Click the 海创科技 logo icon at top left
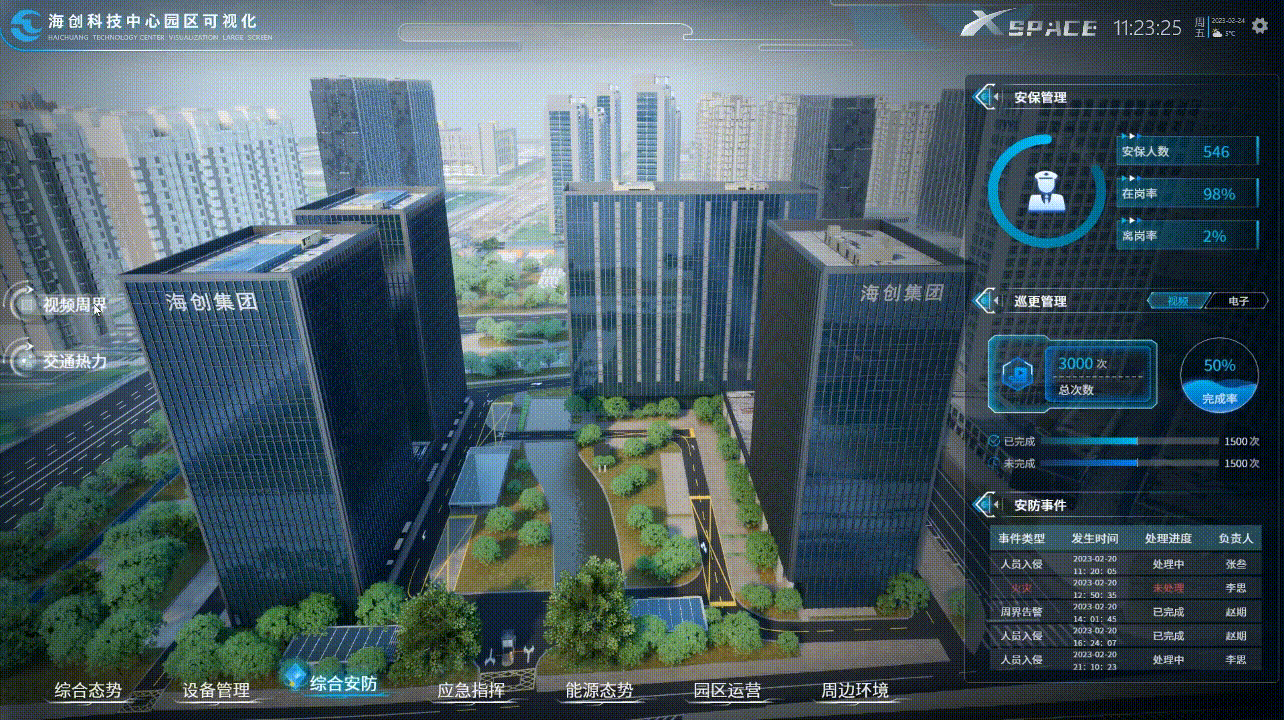Screen dimensions: 1284x720 pyautogui.click(x=27, y=22)
